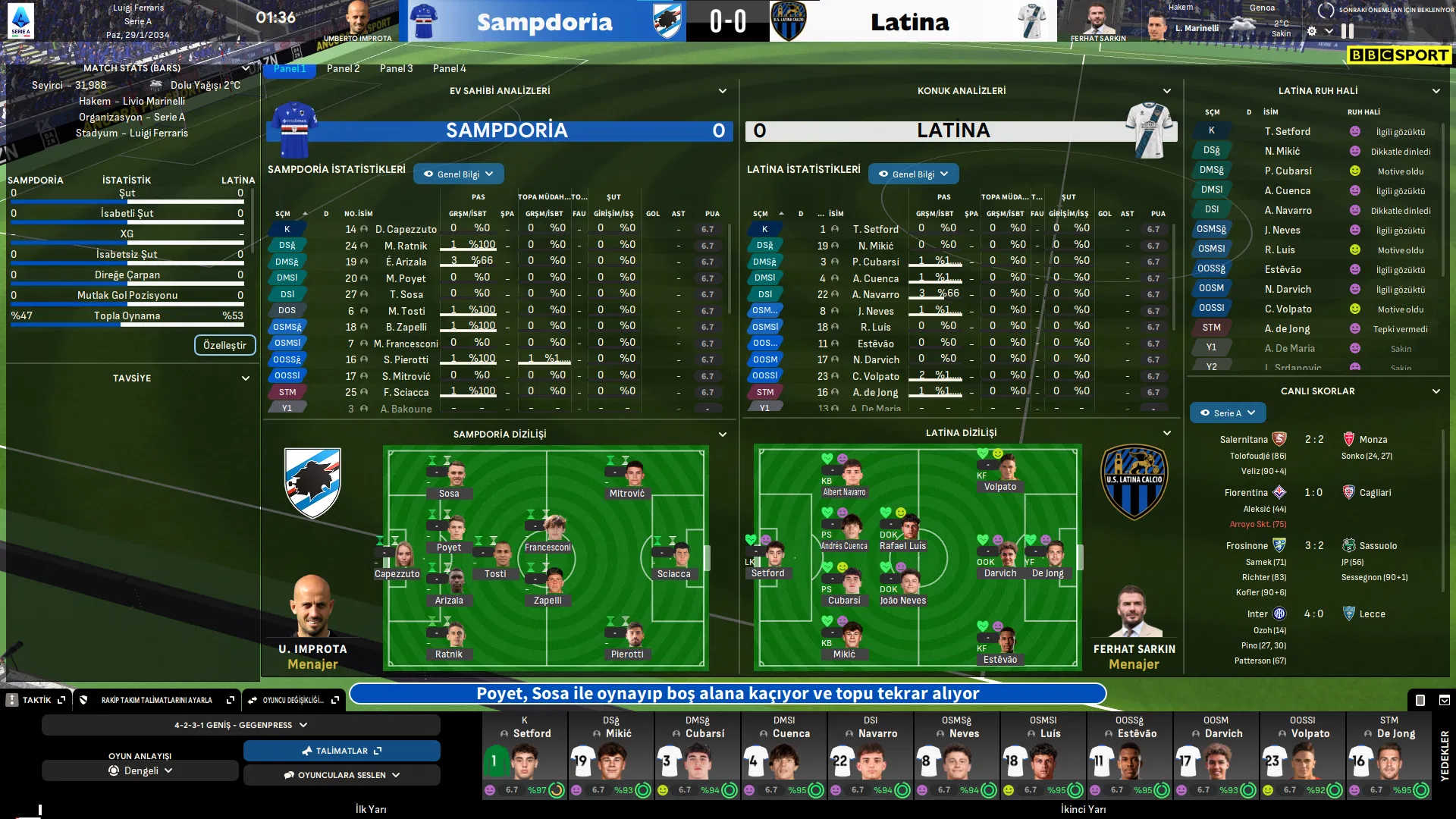Collapse the Tavsiye section
The width and height of the screenshot is (1456, 819).
coord(245,378)
